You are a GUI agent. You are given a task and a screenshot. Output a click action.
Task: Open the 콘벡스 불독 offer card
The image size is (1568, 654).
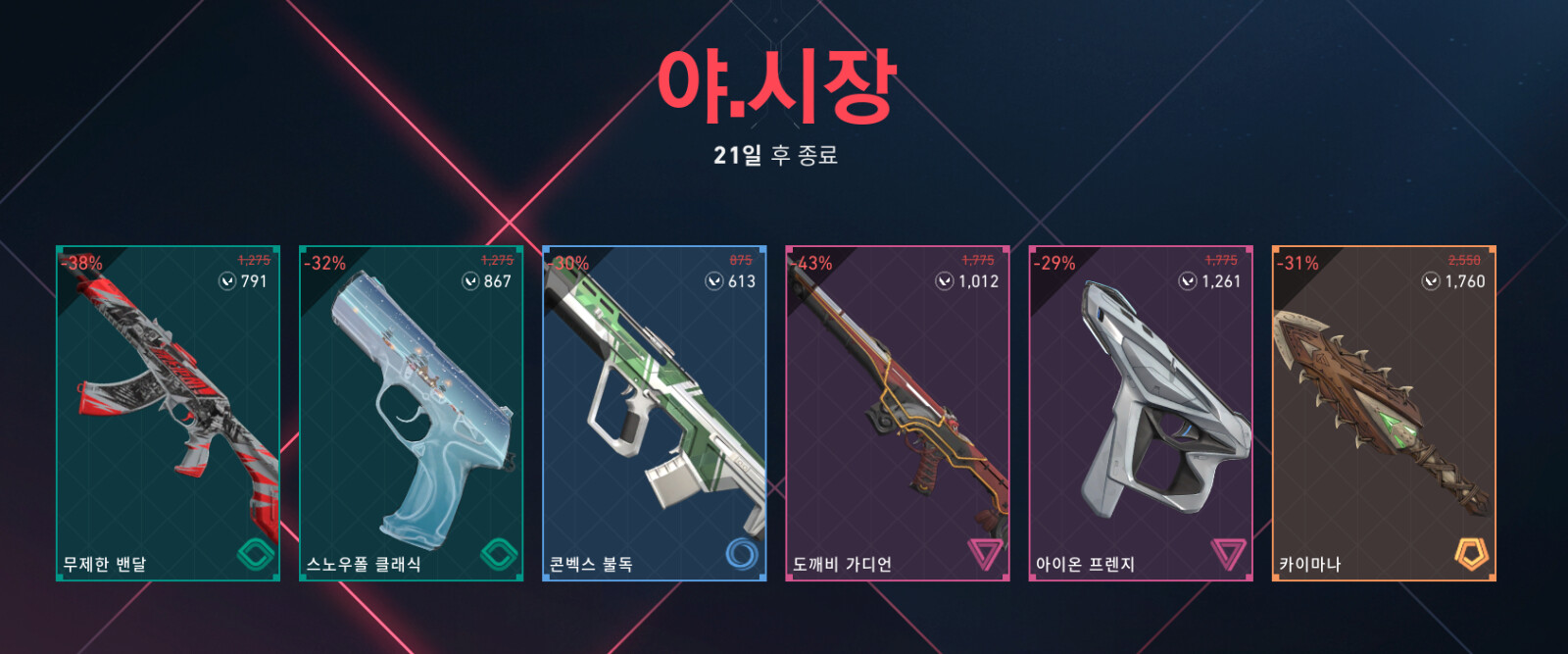(654, 413)
